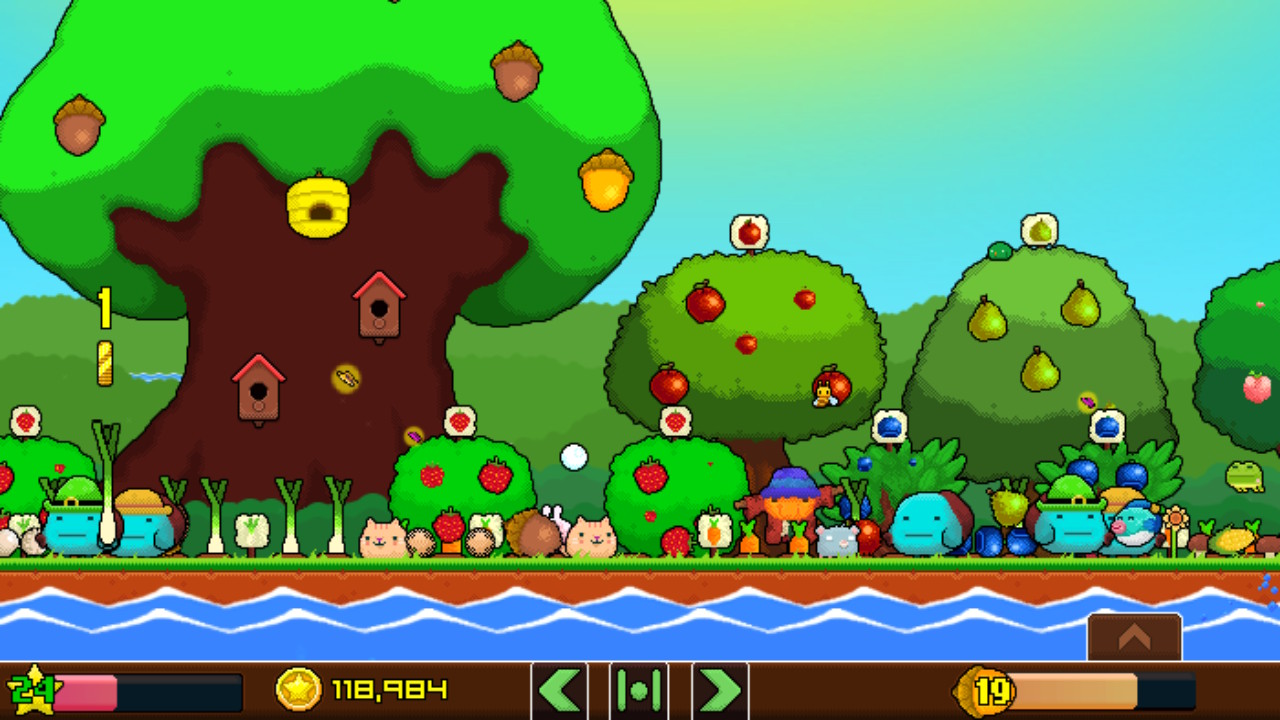Tap the level 24 star badge
The width and height of the screenshot is (1280, 720).
30,690
